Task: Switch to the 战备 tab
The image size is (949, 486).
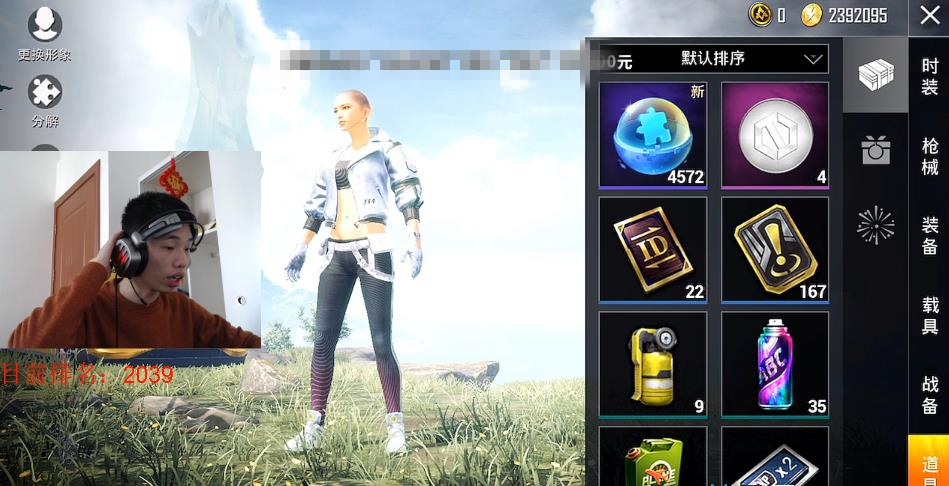Action: [x=929, y=394]
